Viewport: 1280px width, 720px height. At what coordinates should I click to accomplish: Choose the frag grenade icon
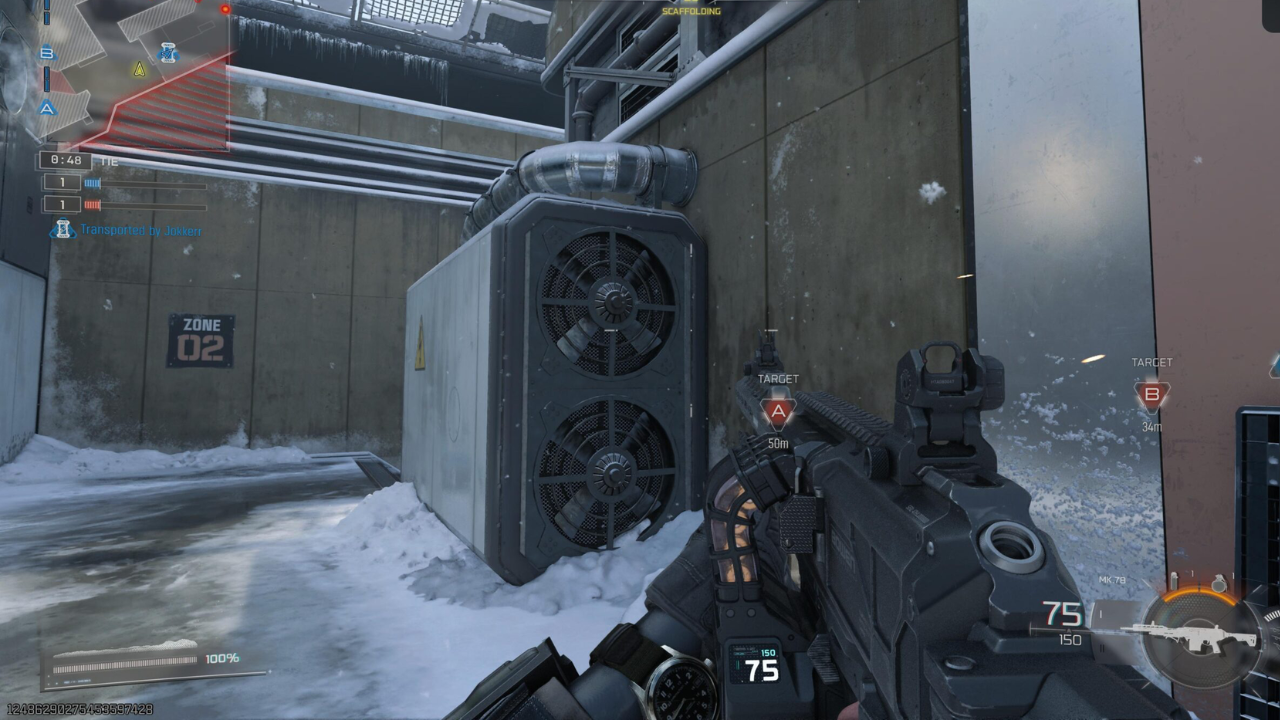tap(1219, 584)
